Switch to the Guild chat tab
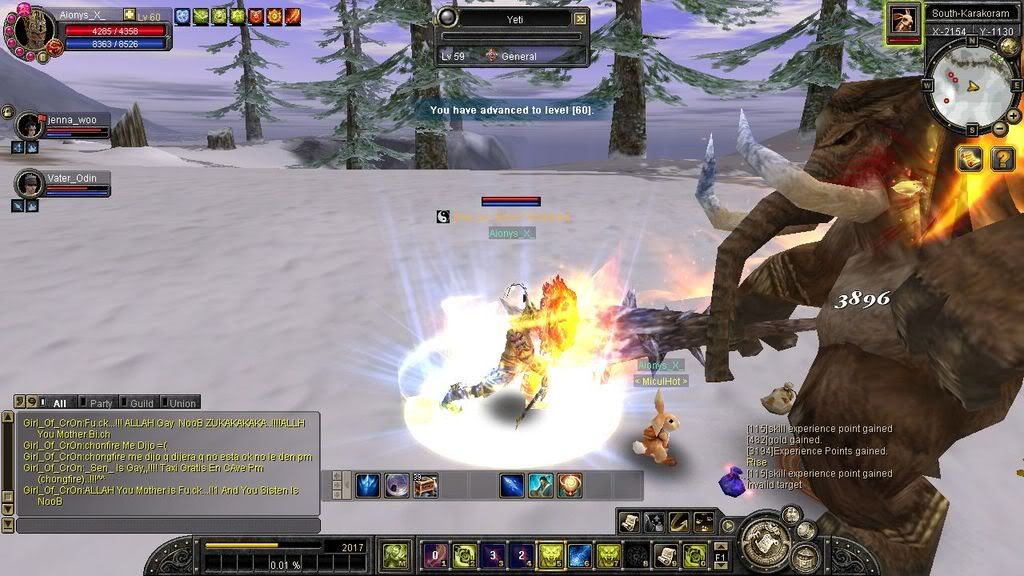The width and height of the screenshot is (1024, 576). tap(141, 403)
